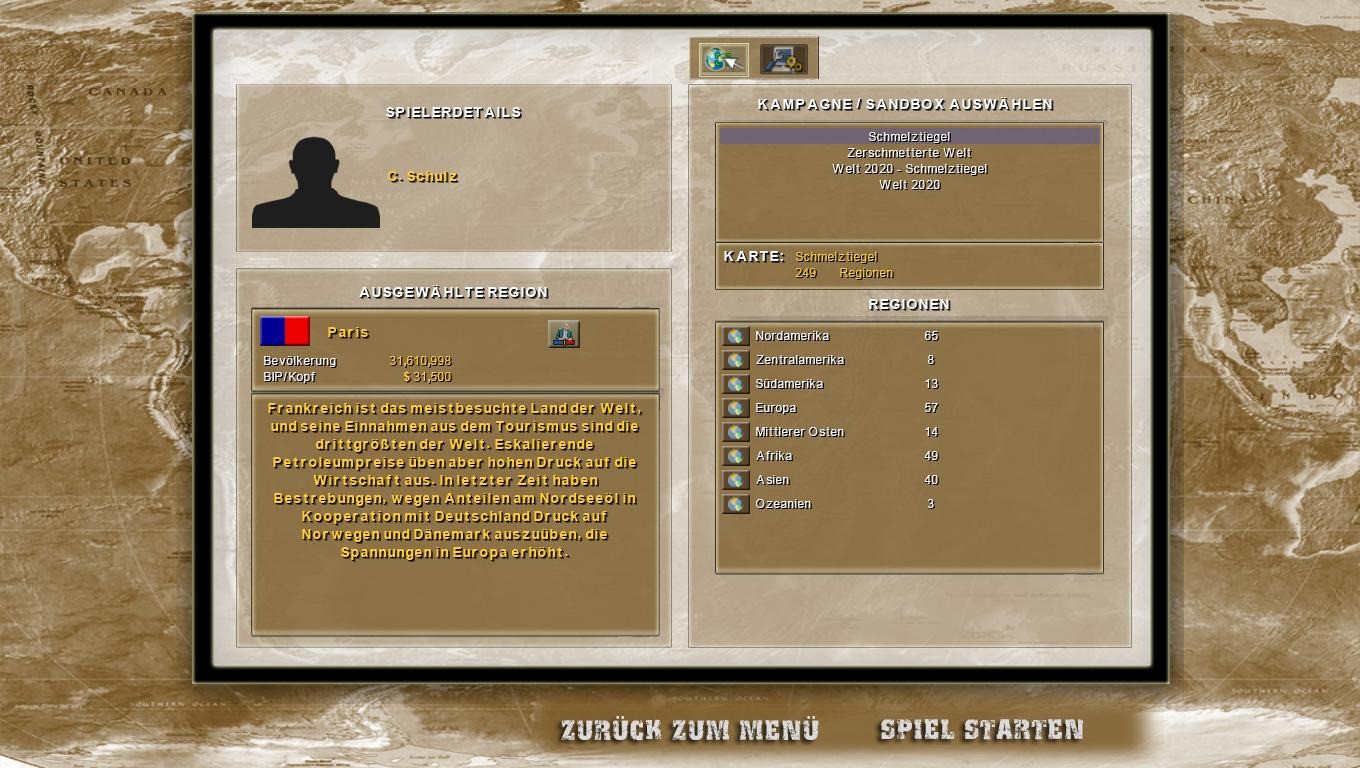Choose the Zerschmetterte Welt campaign
The height and width of the screenshot is (768, 1360).
[909, 153]
